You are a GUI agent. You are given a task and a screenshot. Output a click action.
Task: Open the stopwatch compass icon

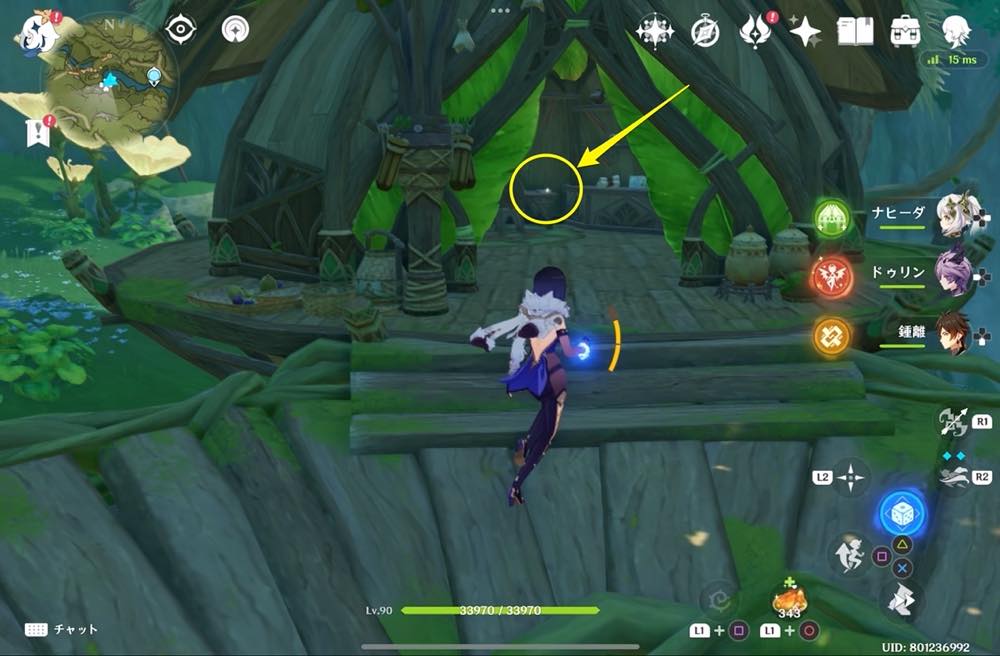(x=705, y=32)
